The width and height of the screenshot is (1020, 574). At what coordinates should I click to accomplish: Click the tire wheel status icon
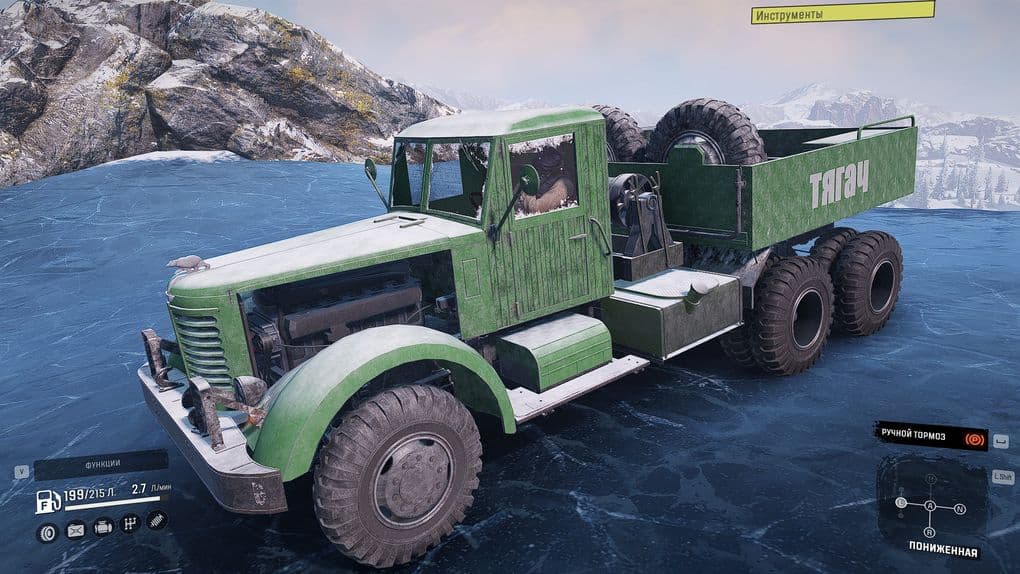pos(46,531)
